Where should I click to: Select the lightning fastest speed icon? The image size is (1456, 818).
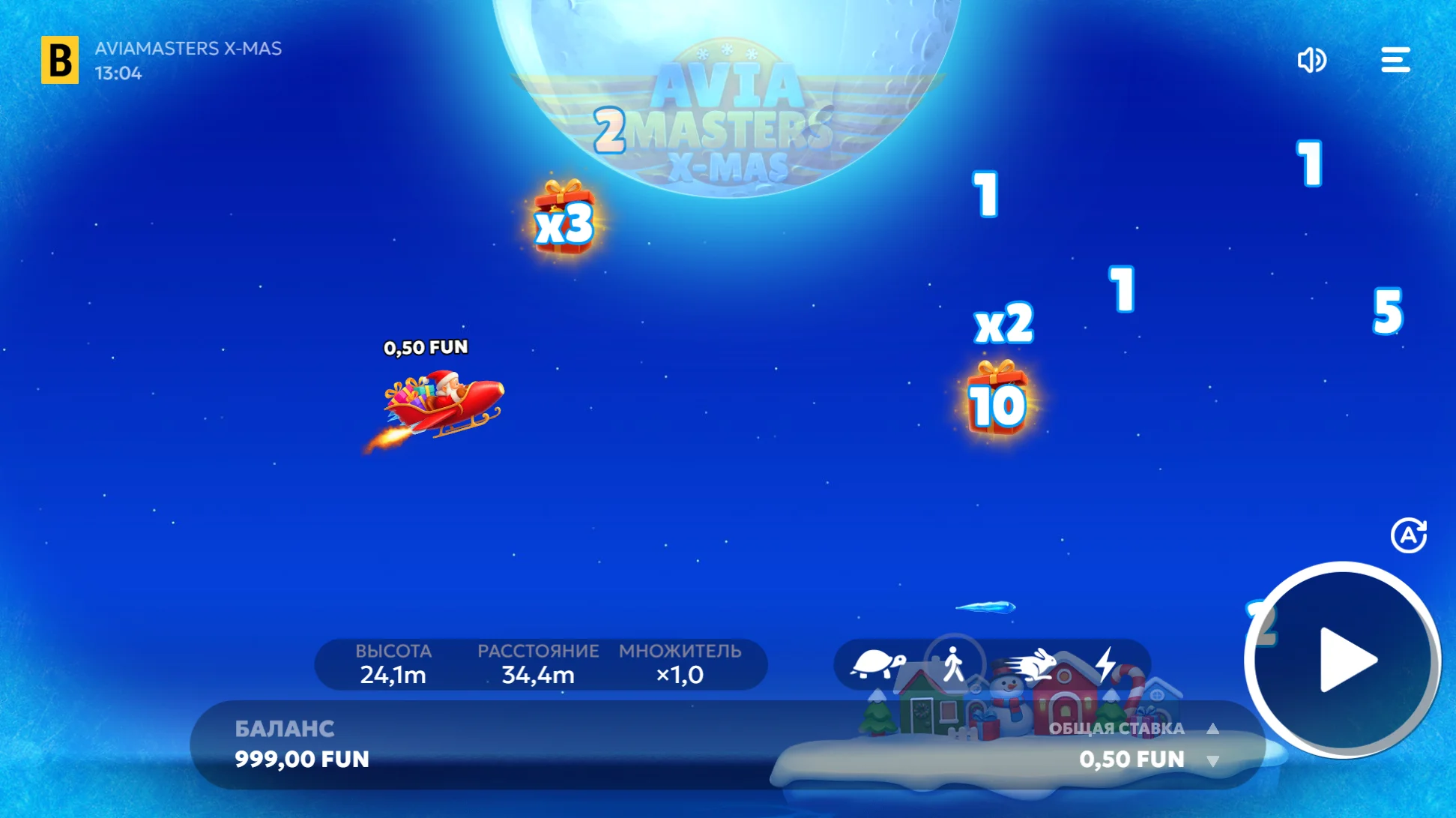(x=1108, y=664)
